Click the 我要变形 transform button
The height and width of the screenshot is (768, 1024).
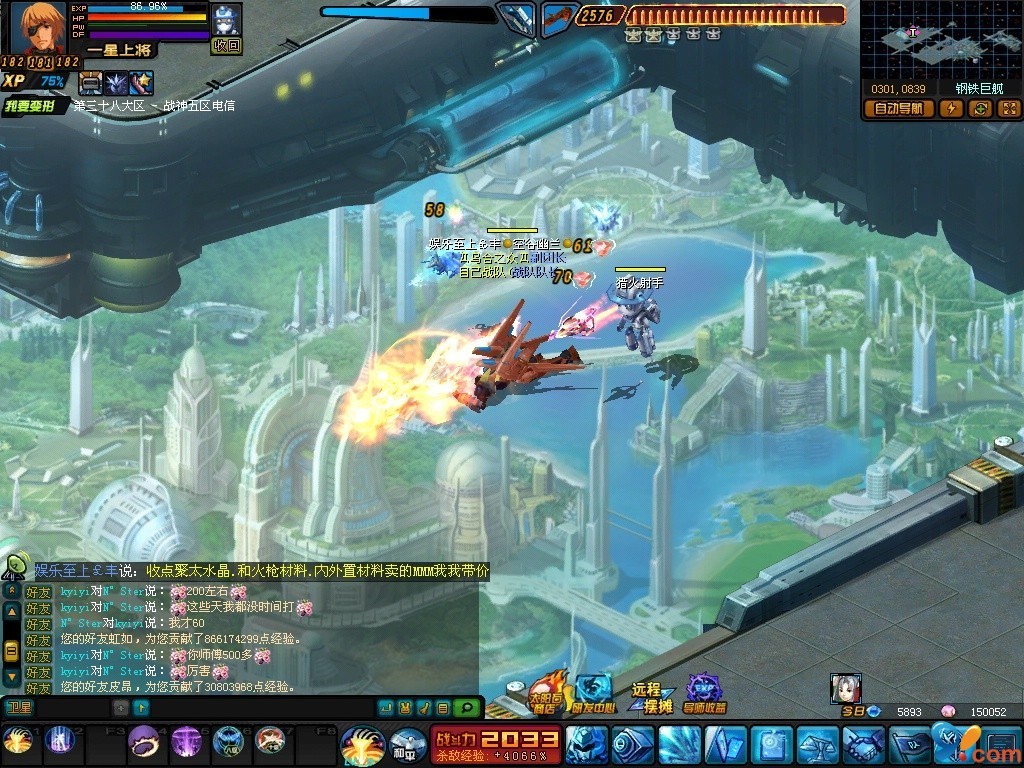[x=35, y=105]
